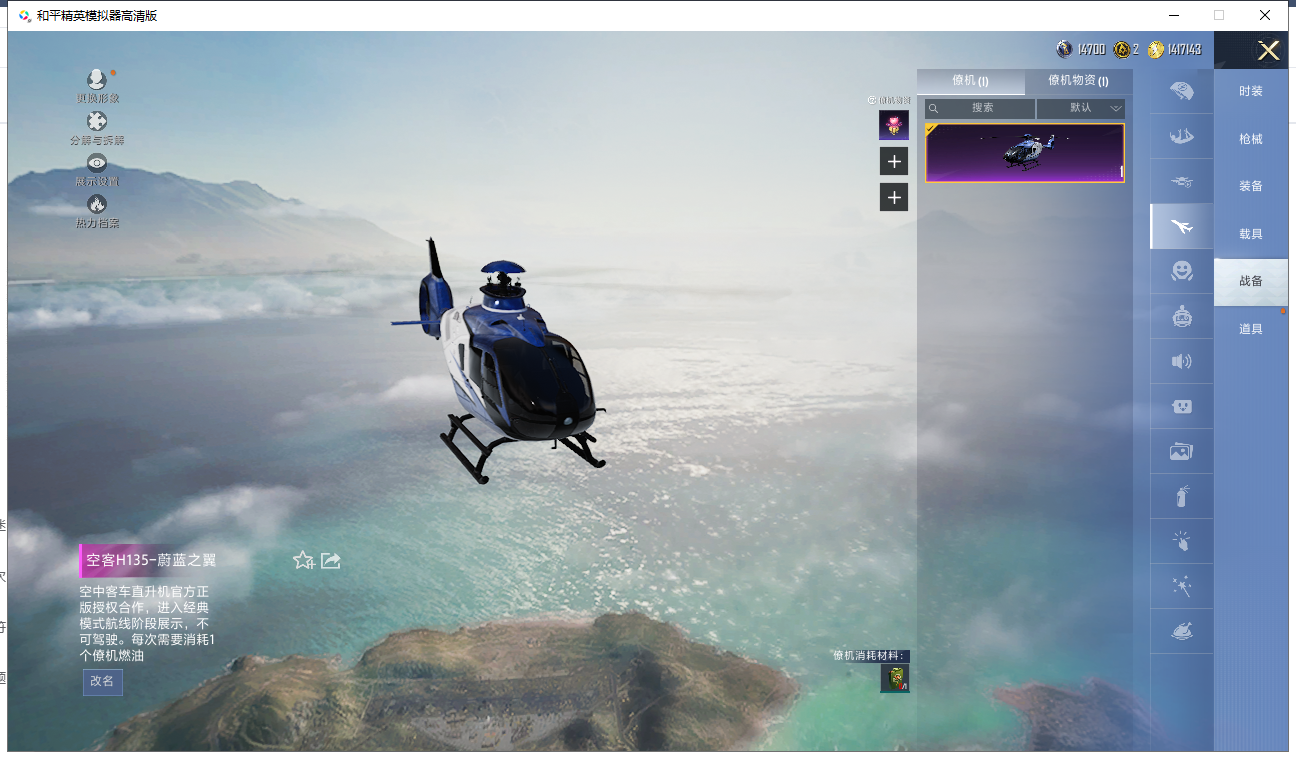The image size is (1296, 759).
Task: Select the 装备 equipment category
Action: (x=1250, y=186)
